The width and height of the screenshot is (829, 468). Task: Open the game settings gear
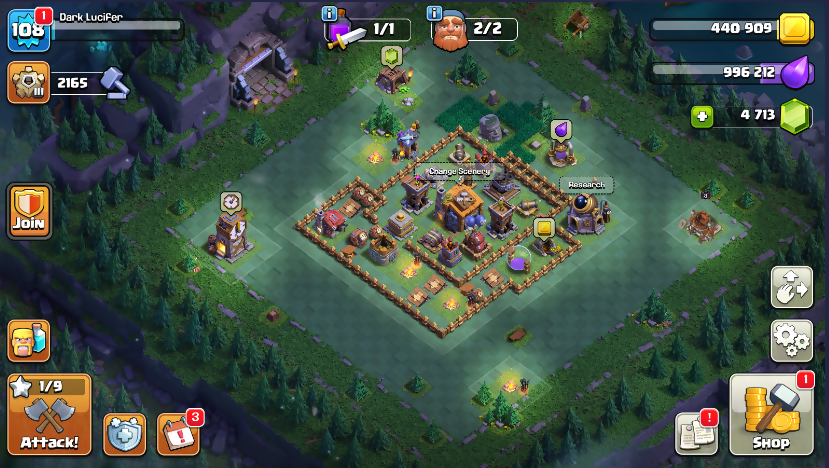click(791, 340)
